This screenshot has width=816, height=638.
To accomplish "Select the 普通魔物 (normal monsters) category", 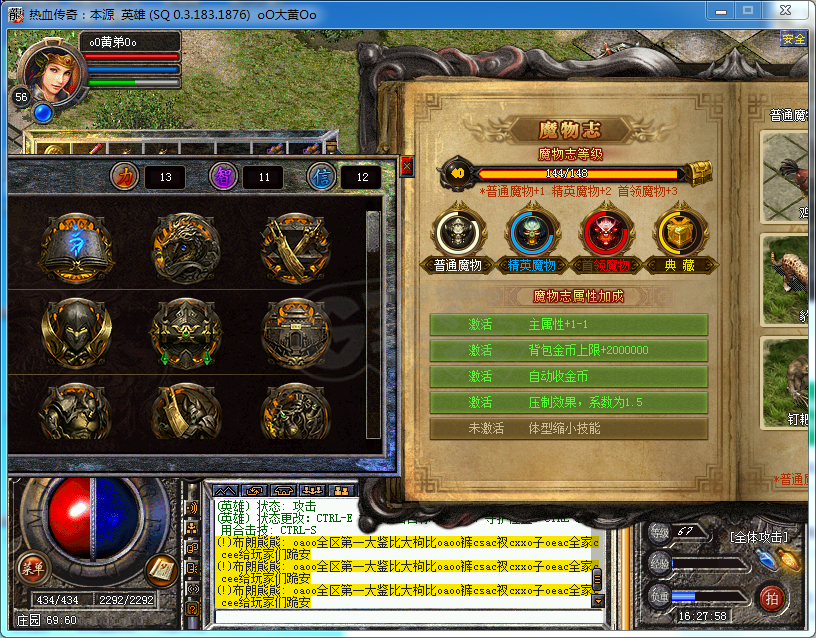I will (x=459, y=233).
